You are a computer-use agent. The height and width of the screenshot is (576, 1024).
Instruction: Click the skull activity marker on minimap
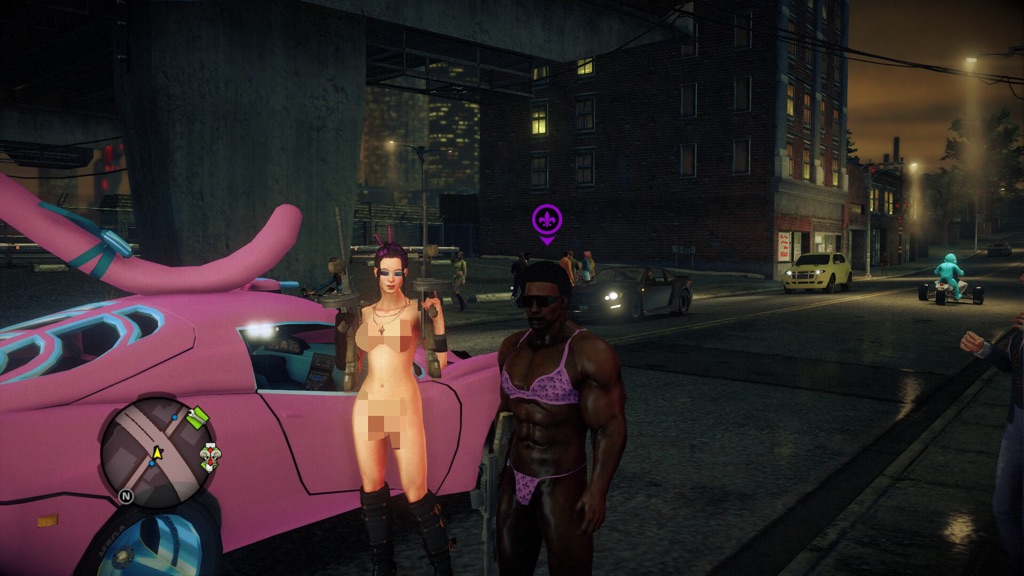point(209,457)
